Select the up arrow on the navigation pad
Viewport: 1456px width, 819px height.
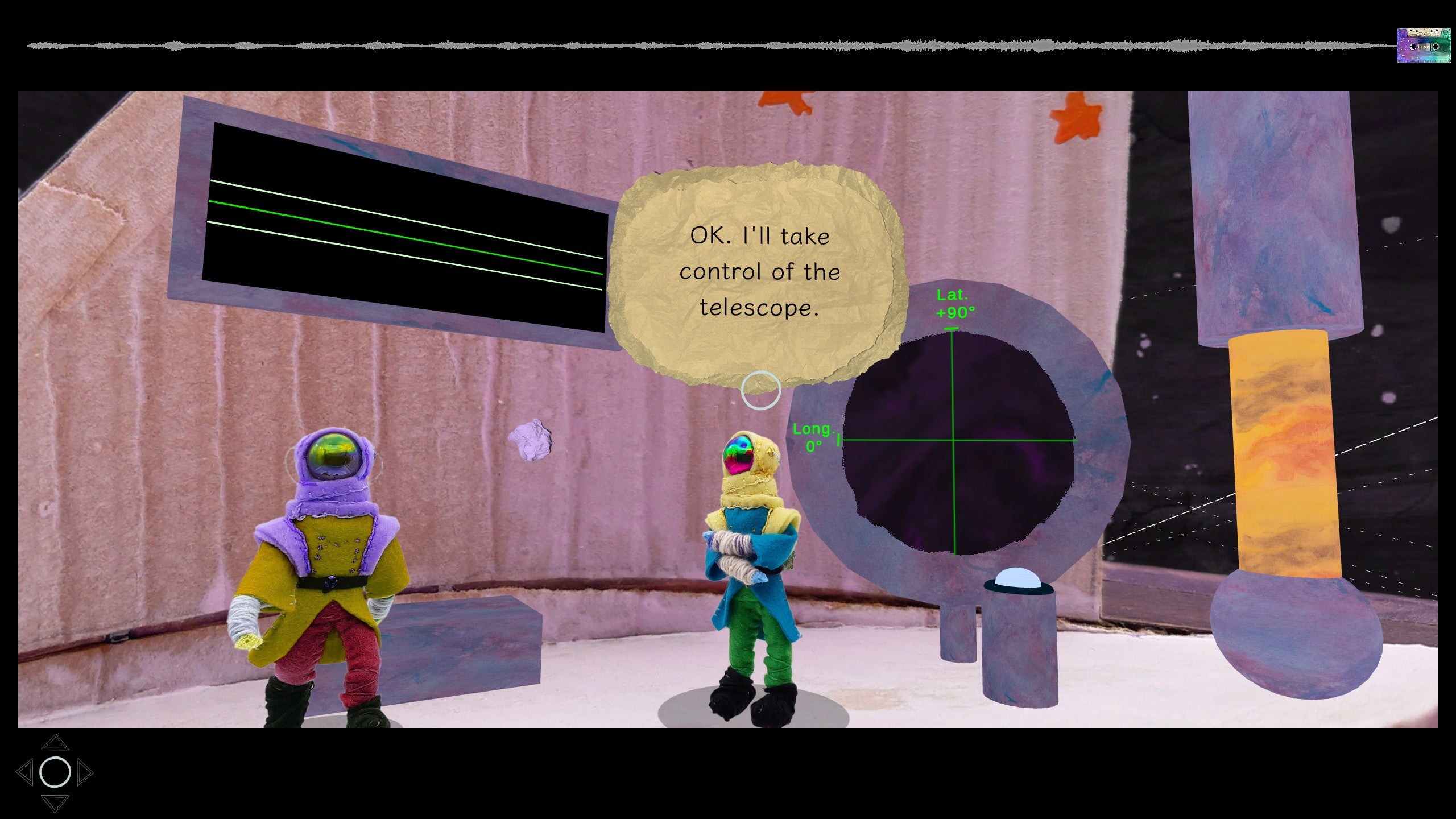point(56,743)
